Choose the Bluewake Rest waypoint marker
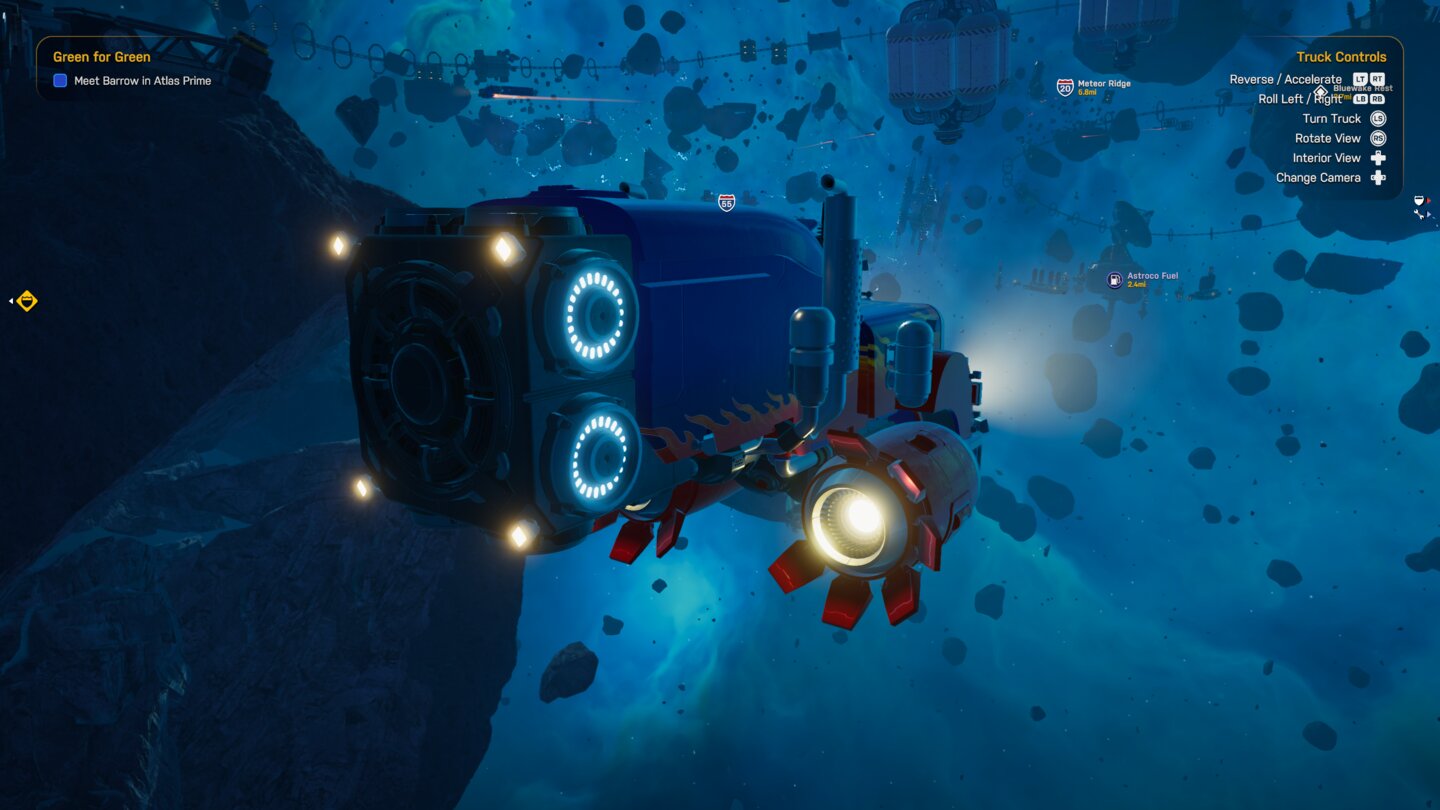 [1321, 92]
